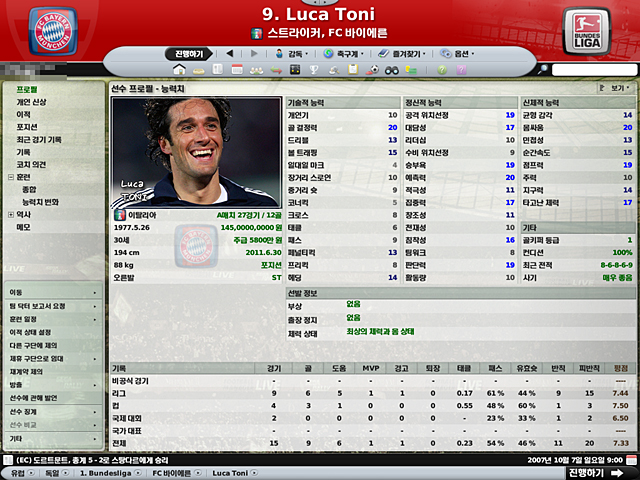
Task: Select 개인 신상 in the side menu
Action: click(x=30, y=103)
